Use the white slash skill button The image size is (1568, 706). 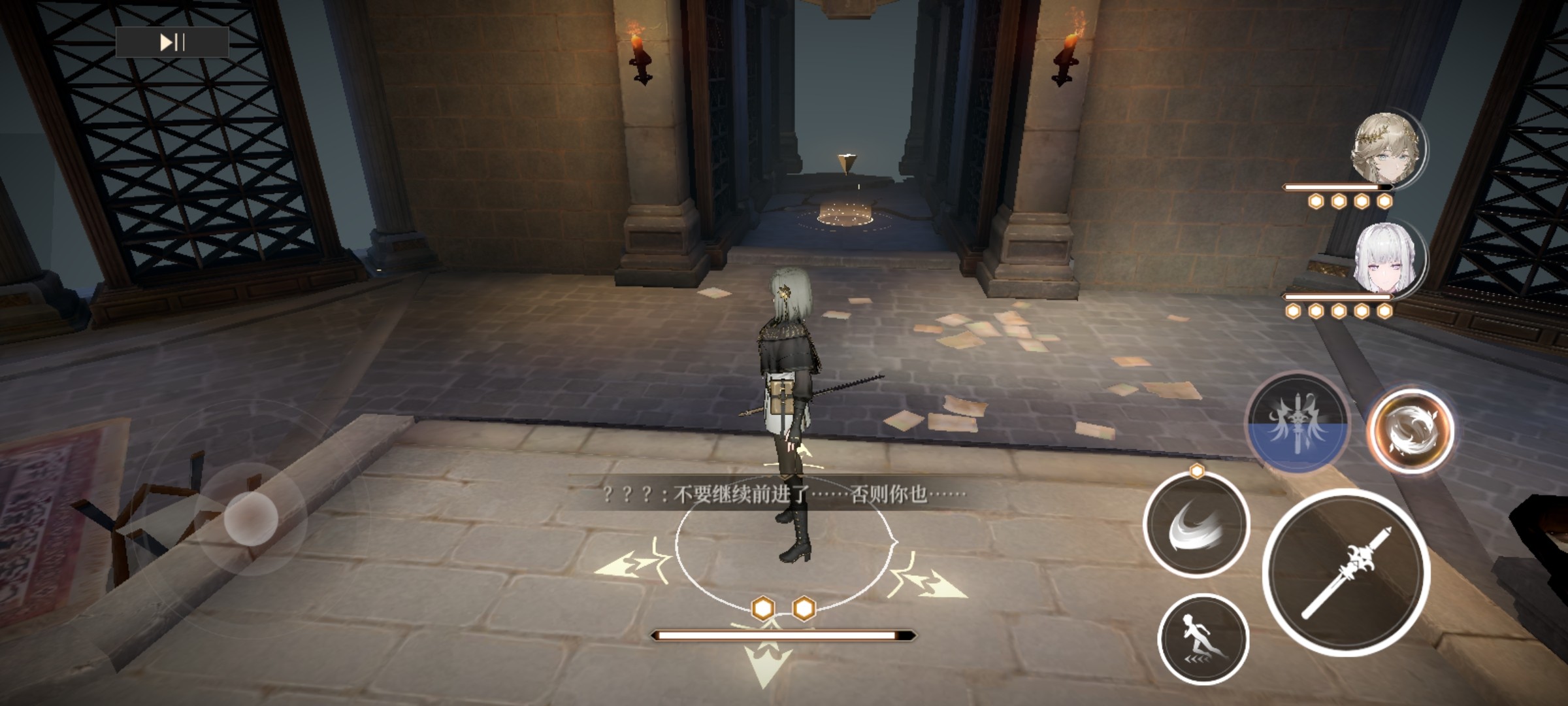tap(1197, 525)
